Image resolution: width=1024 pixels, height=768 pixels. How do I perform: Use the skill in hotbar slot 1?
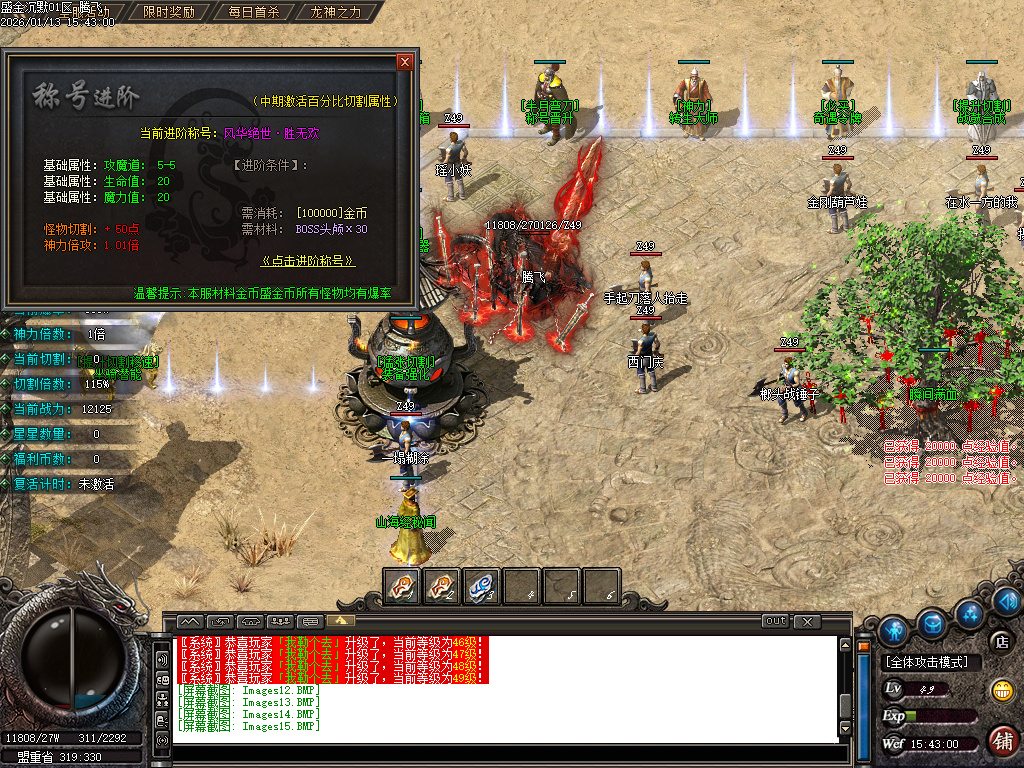[402, 586]
